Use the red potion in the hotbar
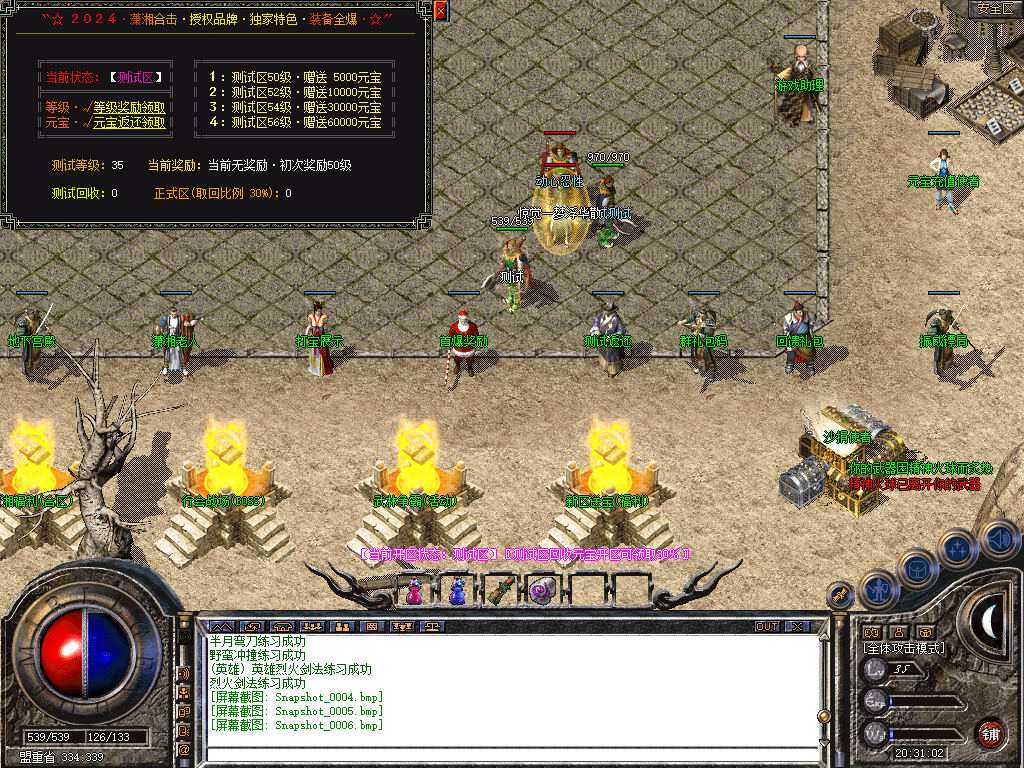Screen dimensions: 1024x768 point(414,590)
